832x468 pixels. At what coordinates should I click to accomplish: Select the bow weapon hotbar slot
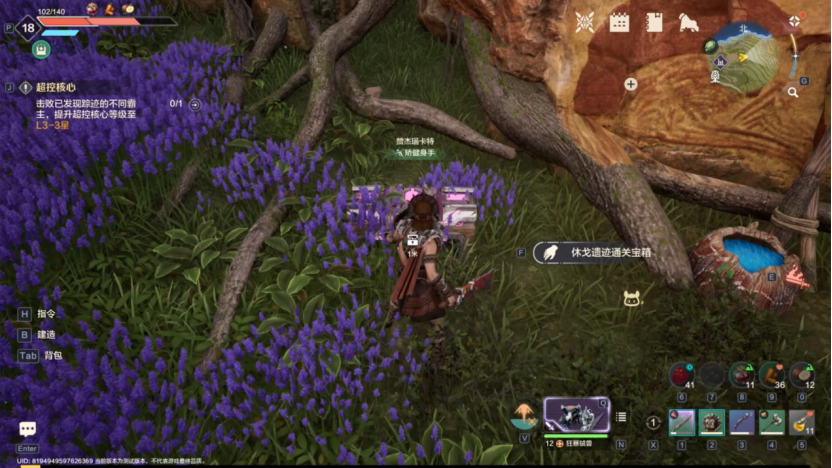click(742, 422)
